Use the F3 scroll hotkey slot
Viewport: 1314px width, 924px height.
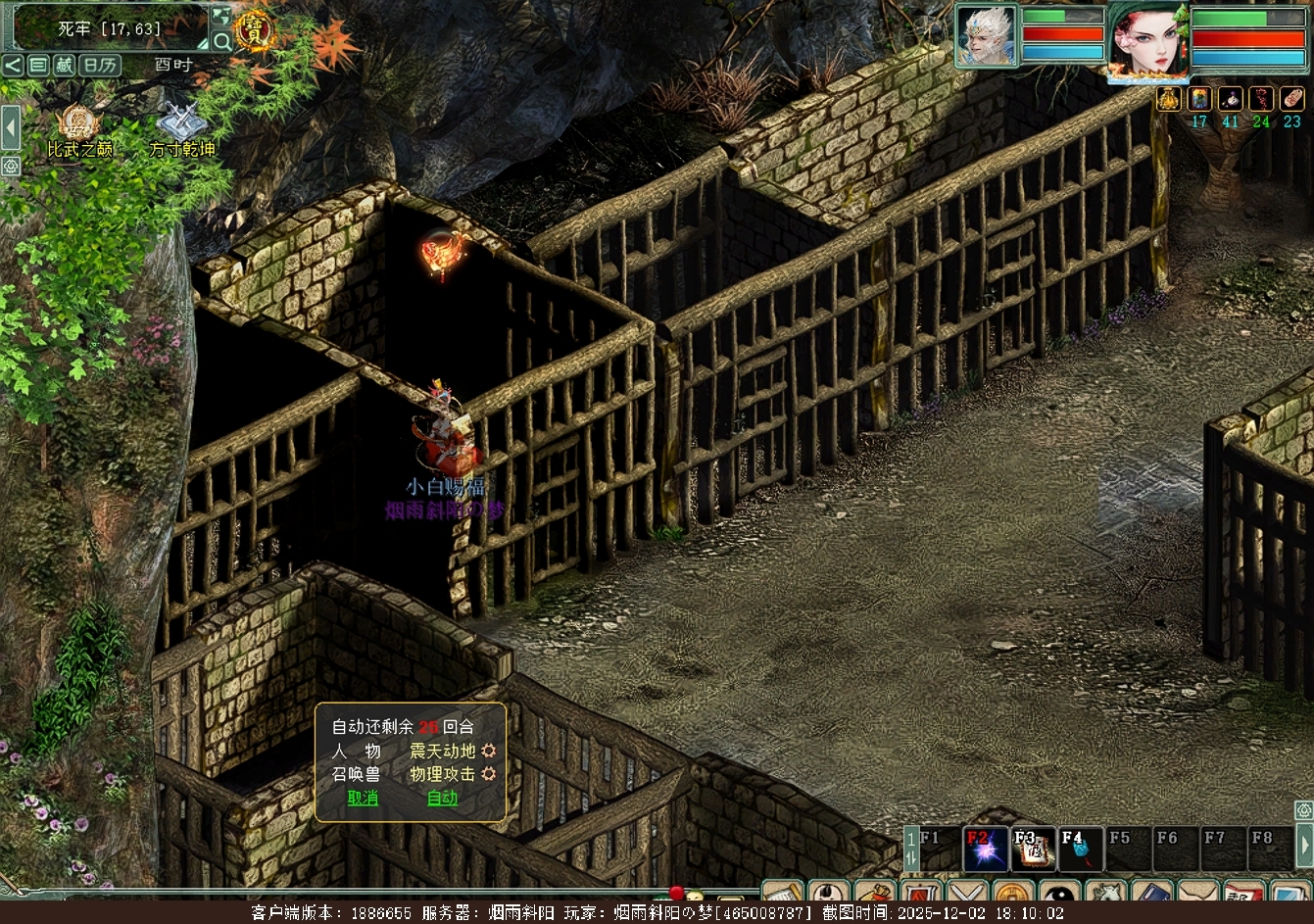click(1033, 850)
